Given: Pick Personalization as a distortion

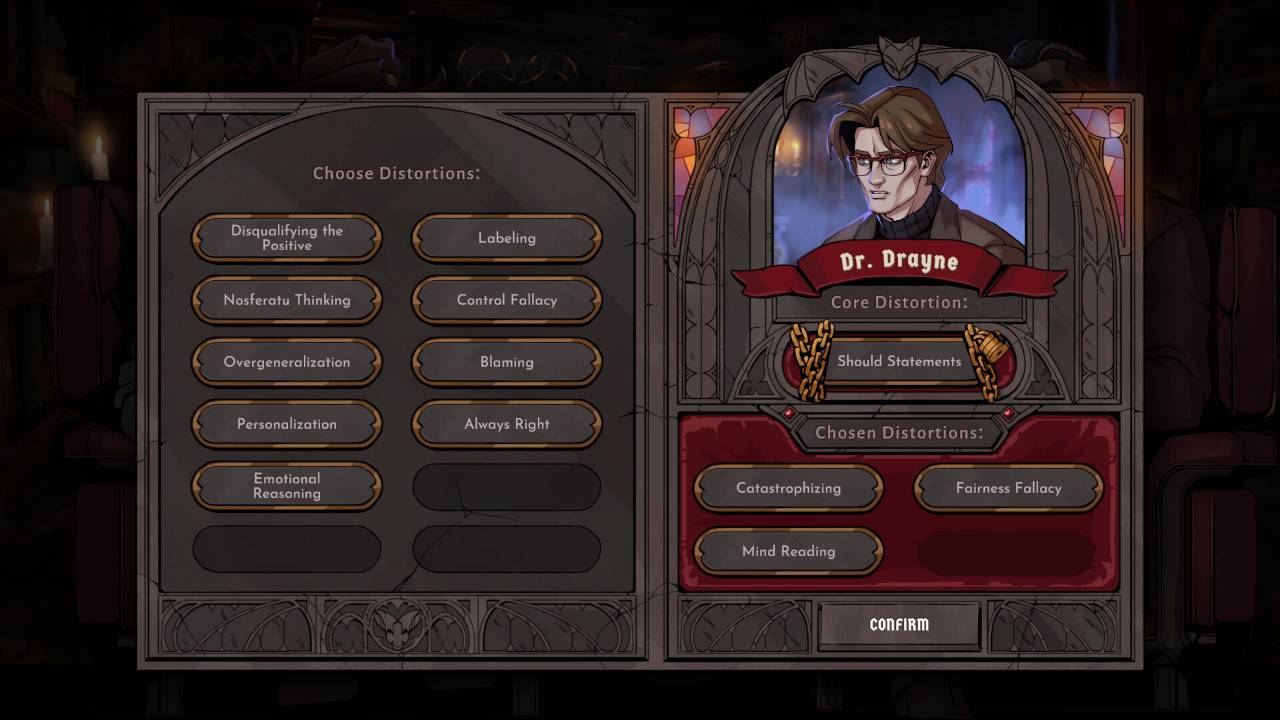Looking at the screenshot, I should click(x=286, y=424).
